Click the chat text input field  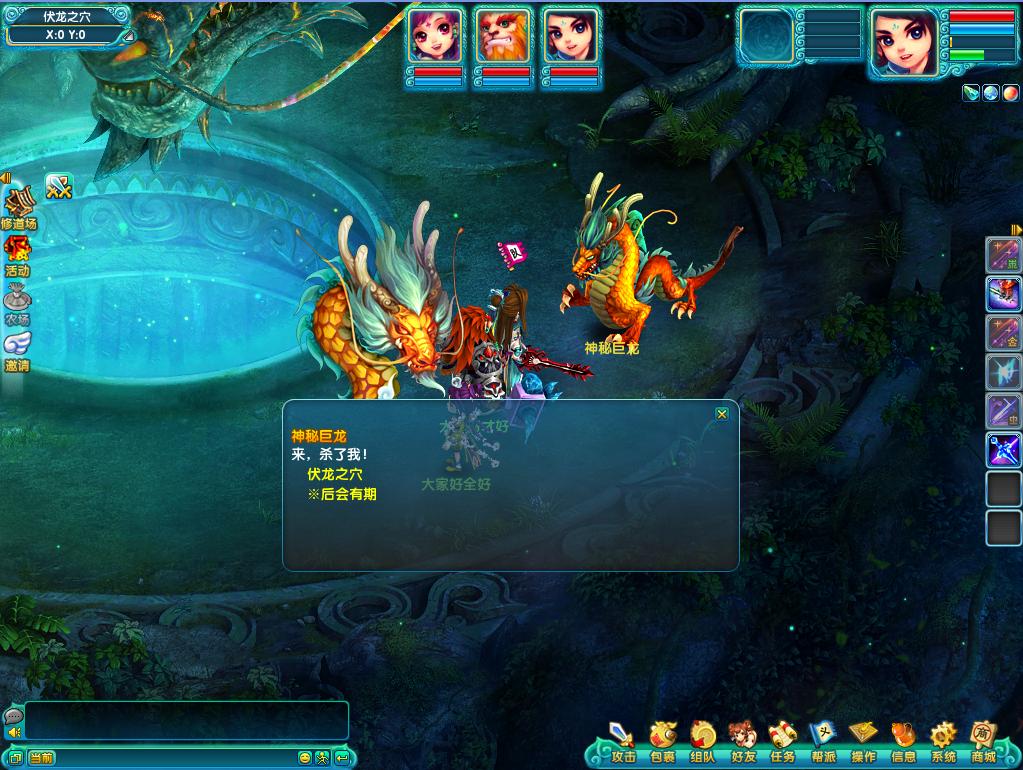(186, 720)
